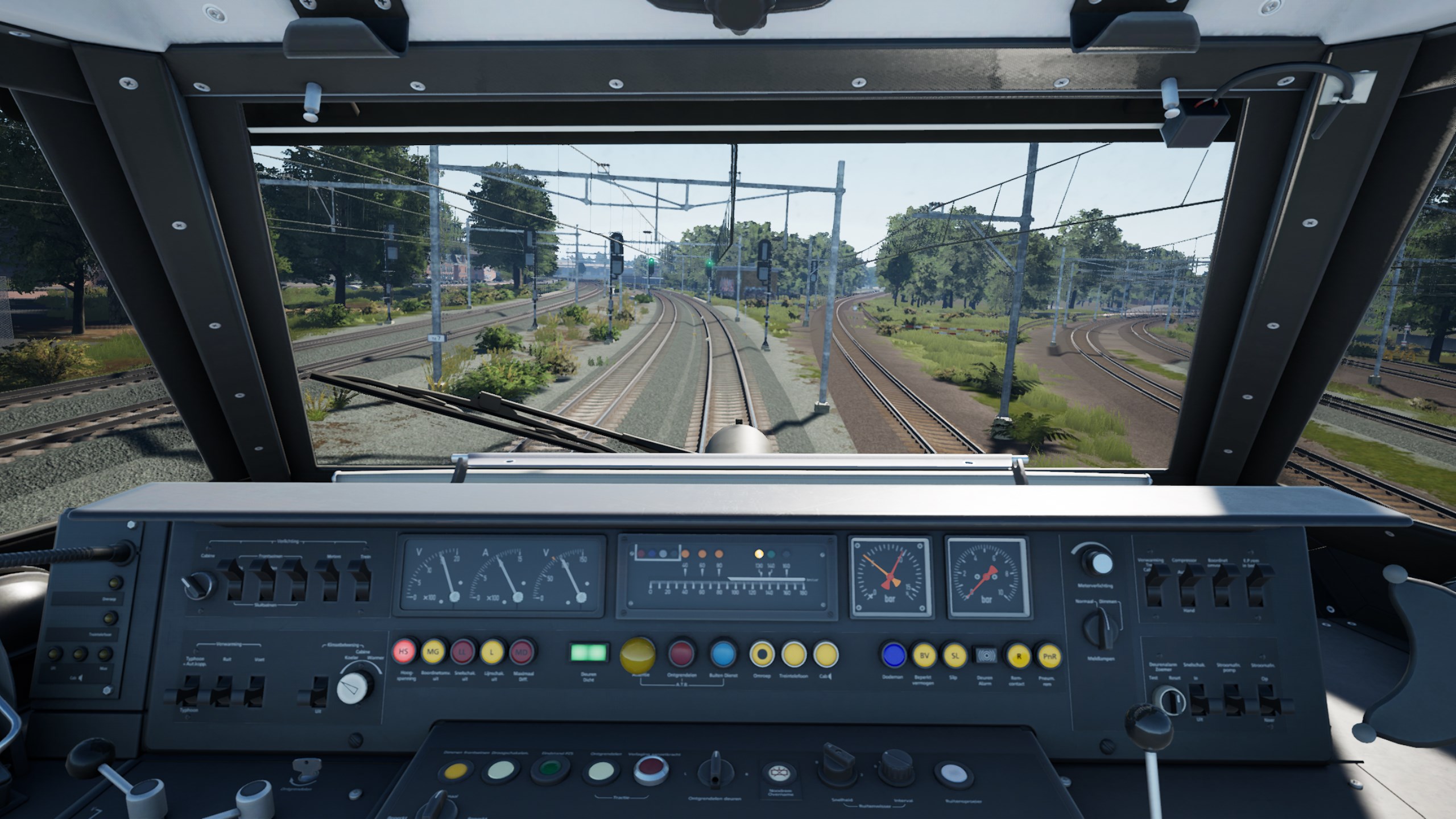
Task: Click the yellow BV button
Action: click(925, 655)
